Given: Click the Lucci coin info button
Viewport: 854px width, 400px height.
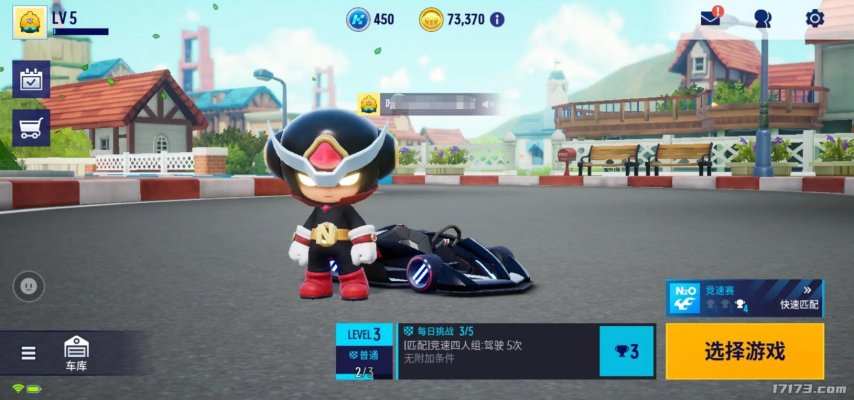Looking at the screenshot, I should [497, 19].
